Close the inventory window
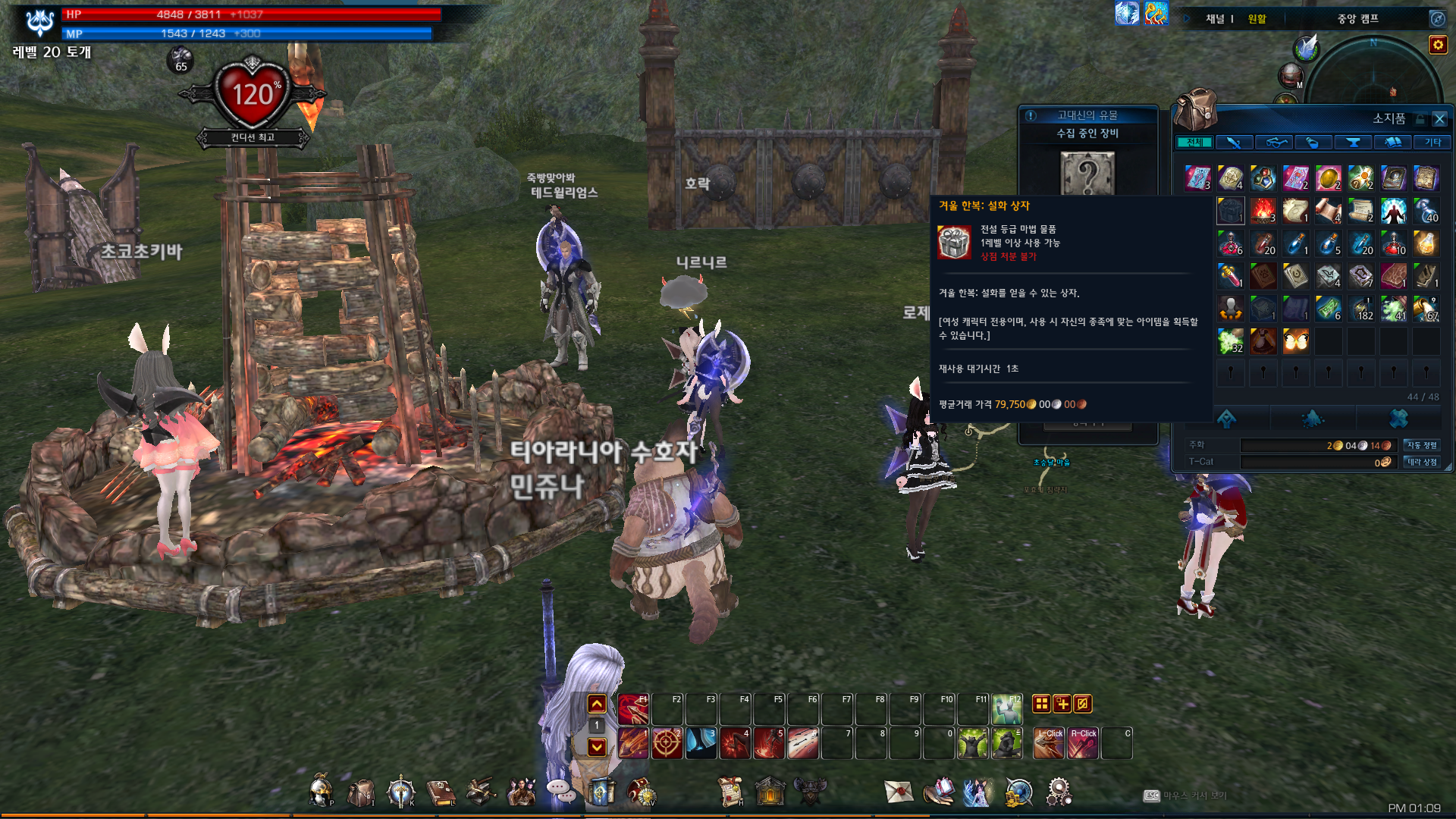Image resolution: width=1456 pixels, height=819 pixels. point(1439,119)
